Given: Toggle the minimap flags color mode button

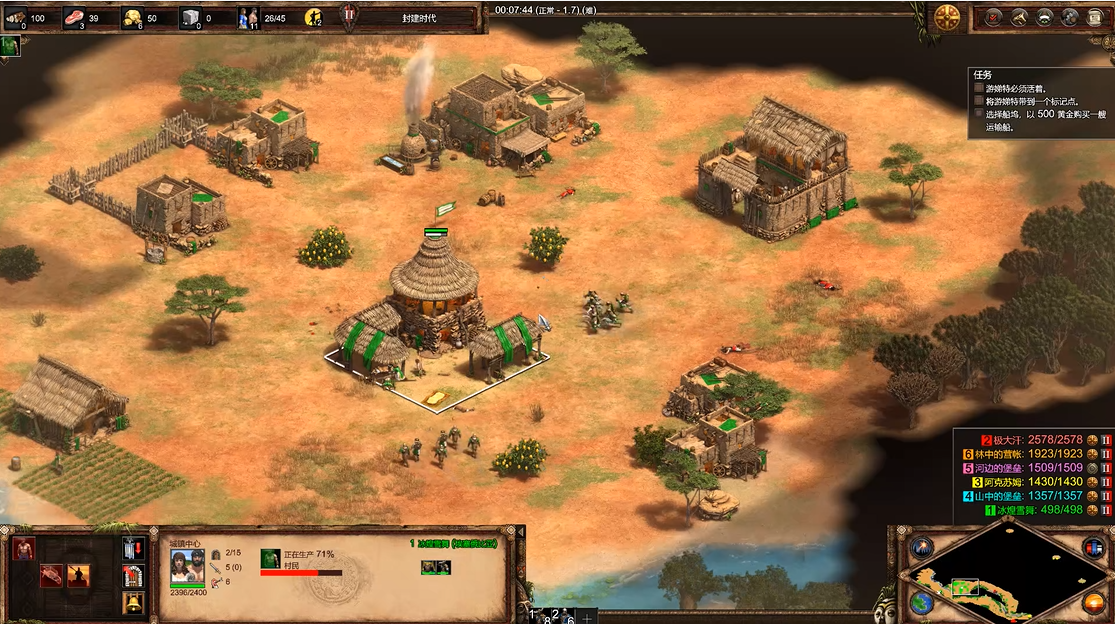Looking at the screenshot, I should [1094, 548].
